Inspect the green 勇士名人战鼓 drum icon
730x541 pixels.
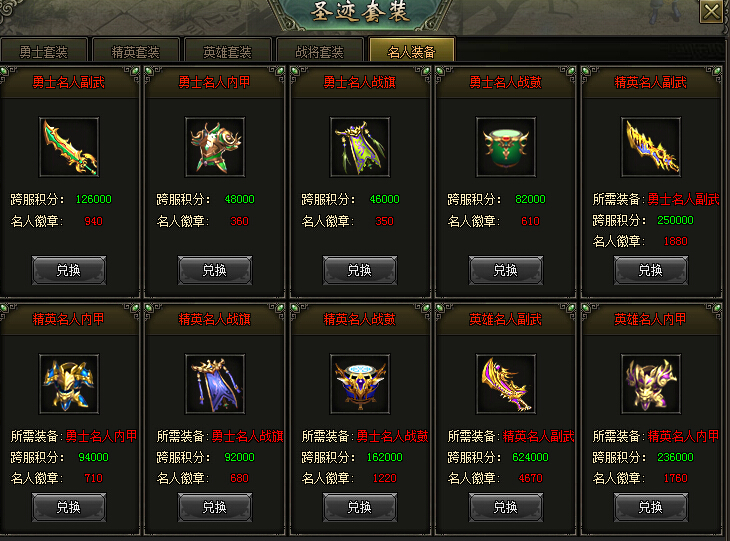[506, 147]
